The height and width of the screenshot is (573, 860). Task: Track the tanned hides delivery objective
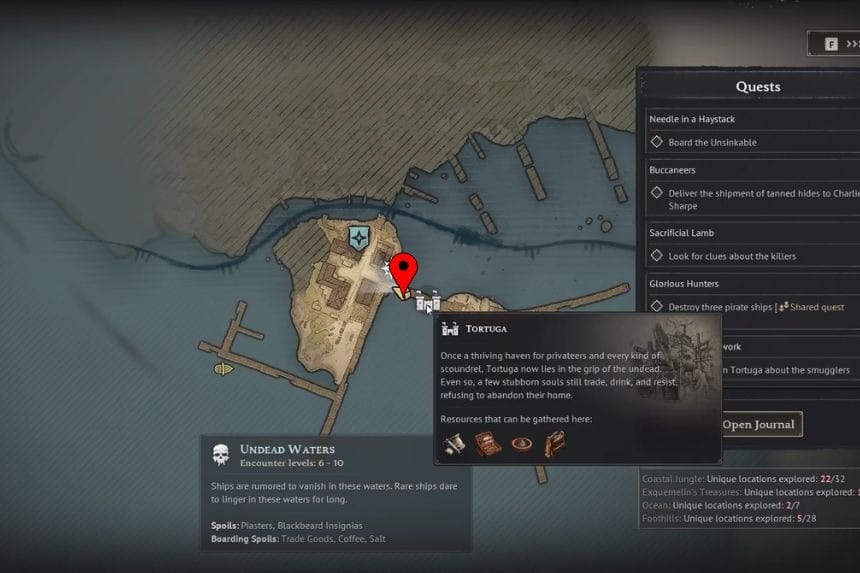[657, 193]
